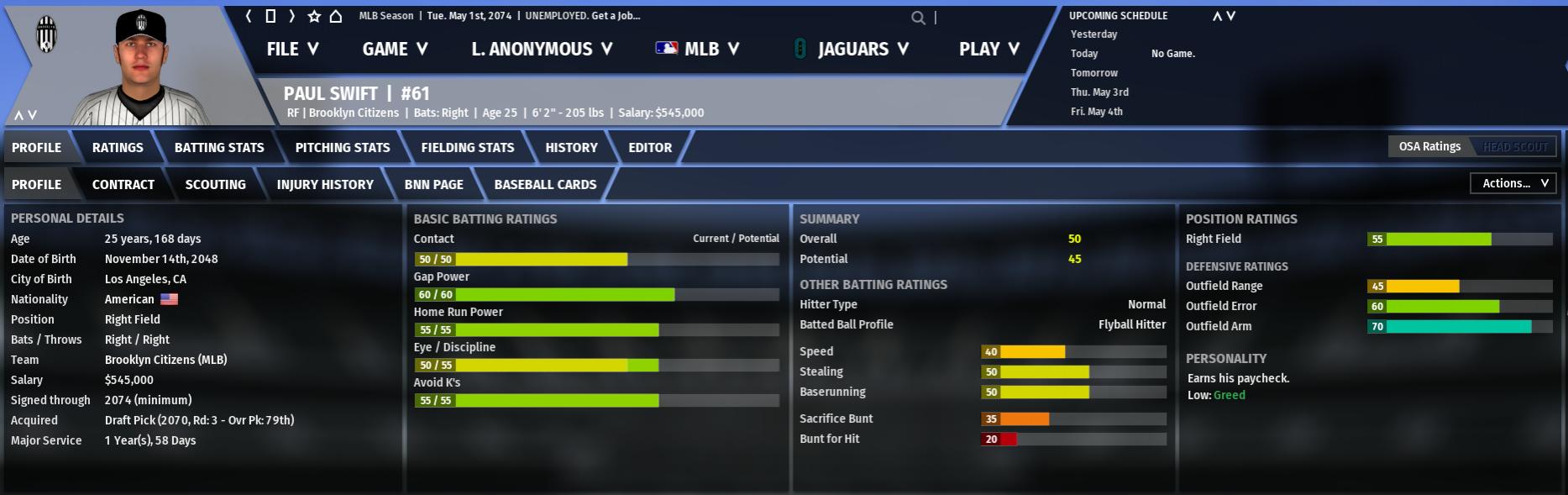The height and width of the screenshot is (495, 1568).
Task: Switch to the CONTRACT sub-tab
Action: [123, 184]
